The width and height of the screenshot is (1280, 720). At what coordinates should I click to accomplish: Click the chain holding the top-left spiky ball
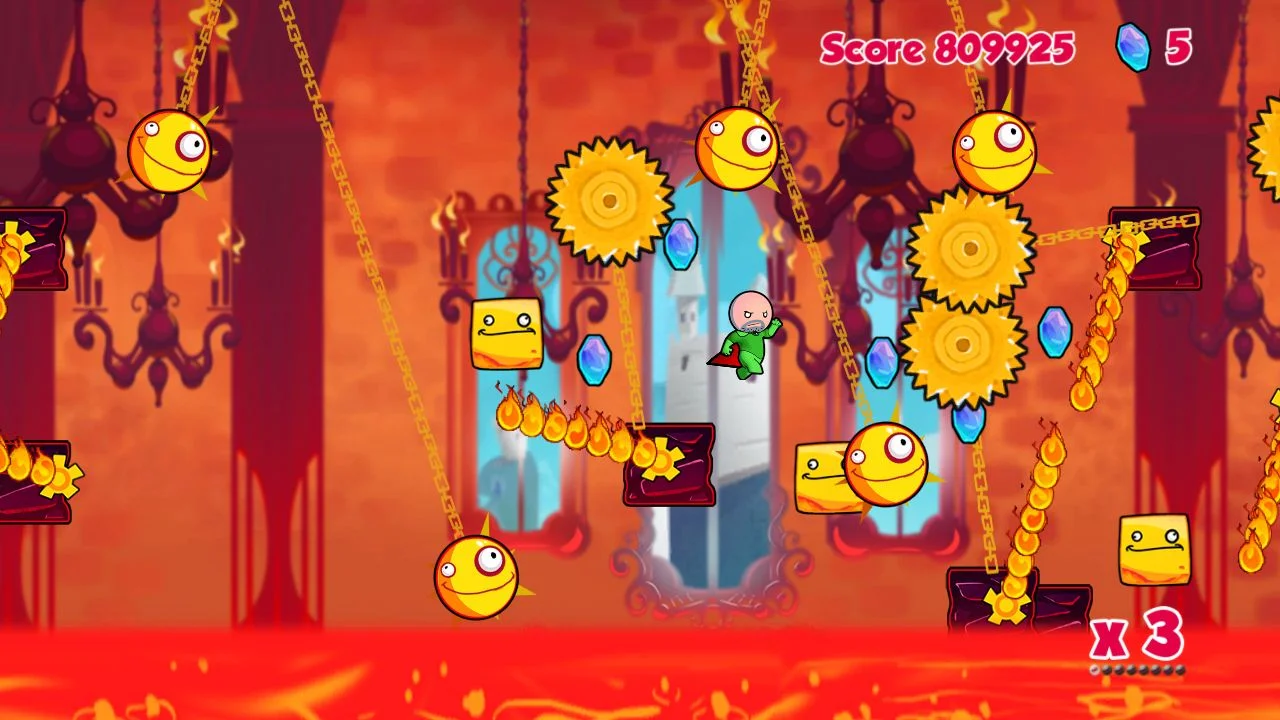(x=200, y=55)
